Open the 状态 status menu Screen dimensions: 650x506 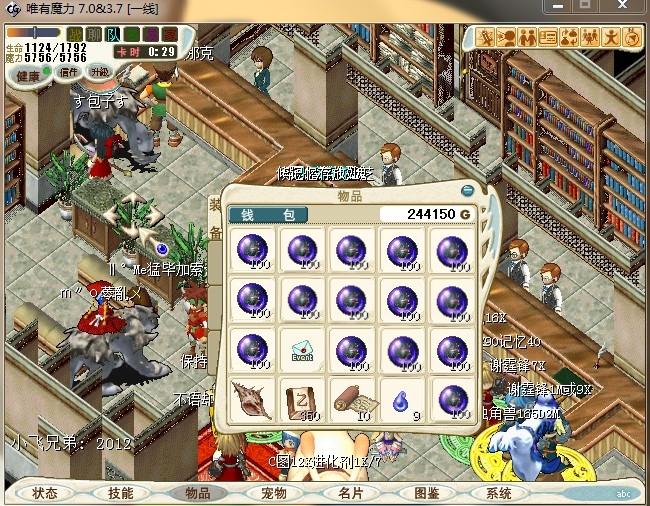click(x=45, y=493)
